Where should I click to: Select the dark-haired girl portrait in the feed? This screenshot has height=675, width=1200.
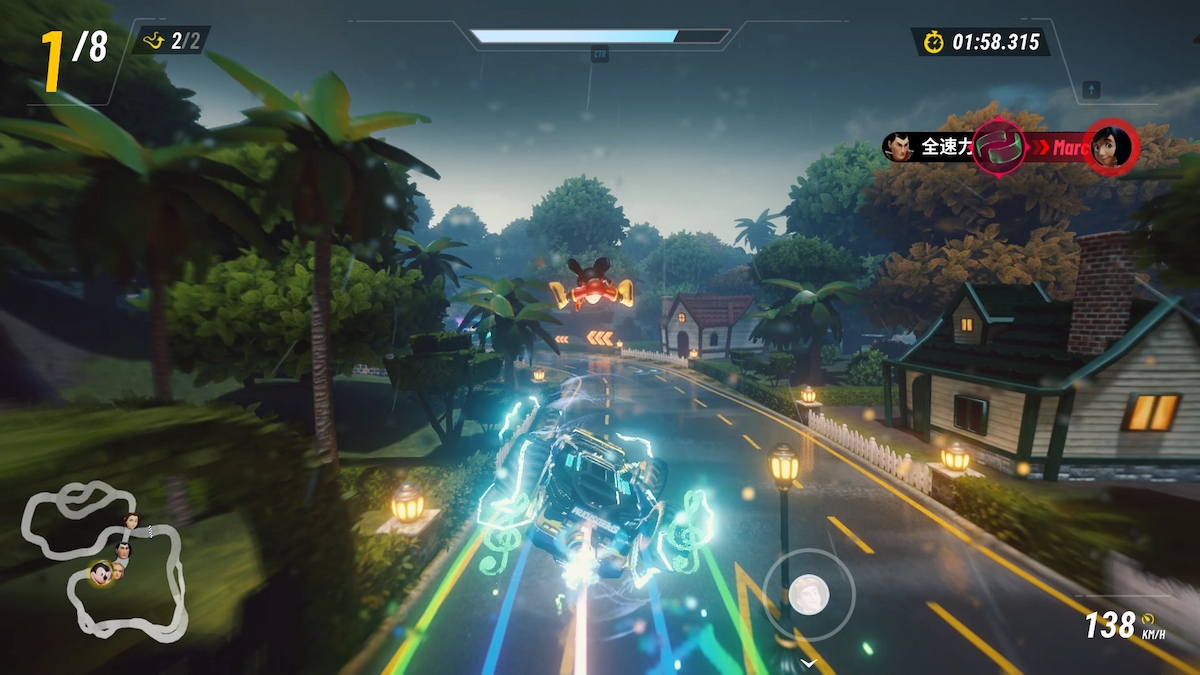click(x=1110, y=147)
